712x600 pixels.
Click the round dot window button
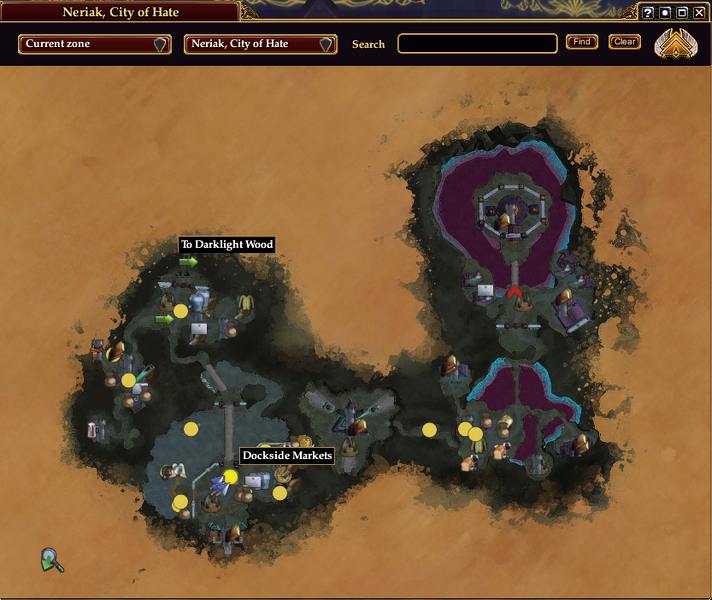pyautogui.click(x=665, y=13)
